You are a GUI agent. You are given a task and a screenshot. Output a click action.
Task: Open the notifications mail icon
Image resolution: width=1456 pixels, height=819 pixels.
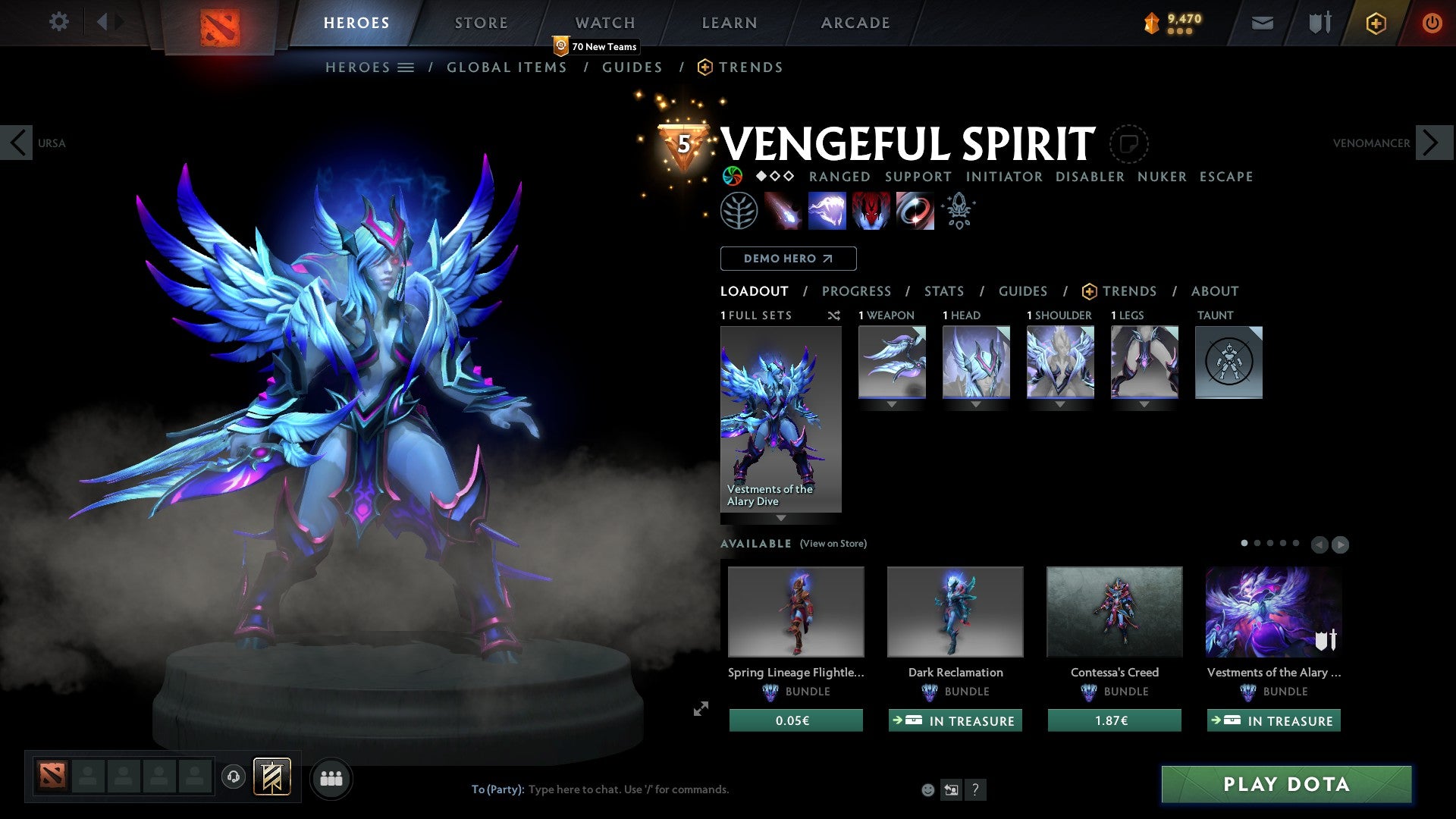pyautogui.click(x=1262, y=22)
